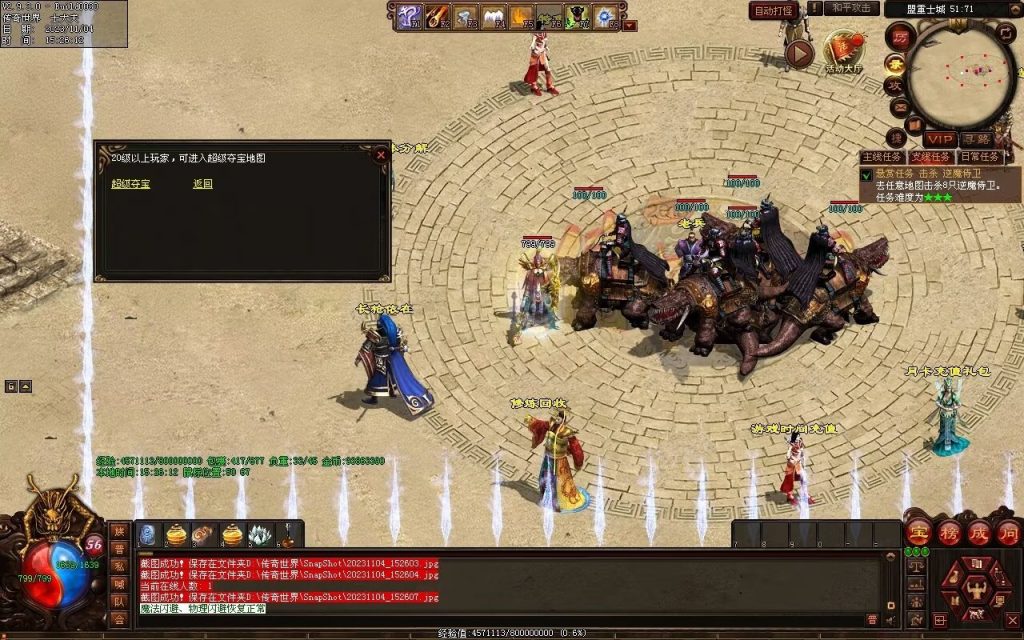Switch to the 日常任务 quest tab
Image resolution: width=1024 pixels, height=640 pixels.
click(x=980, y=157)
